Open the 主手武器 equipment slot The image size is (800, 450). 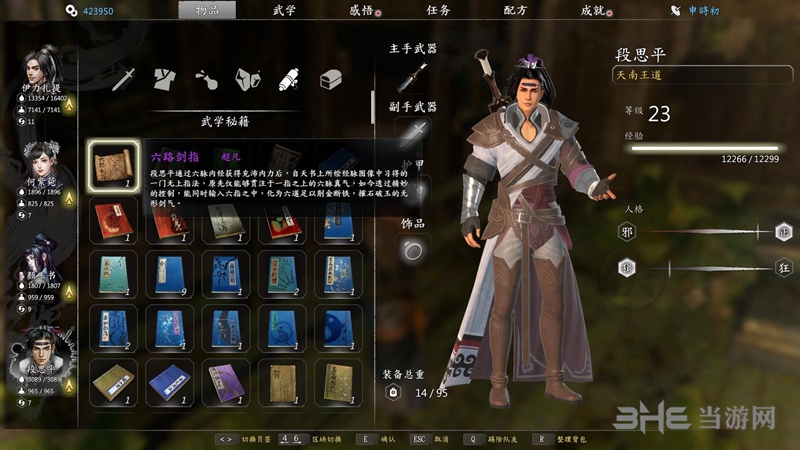412,76
